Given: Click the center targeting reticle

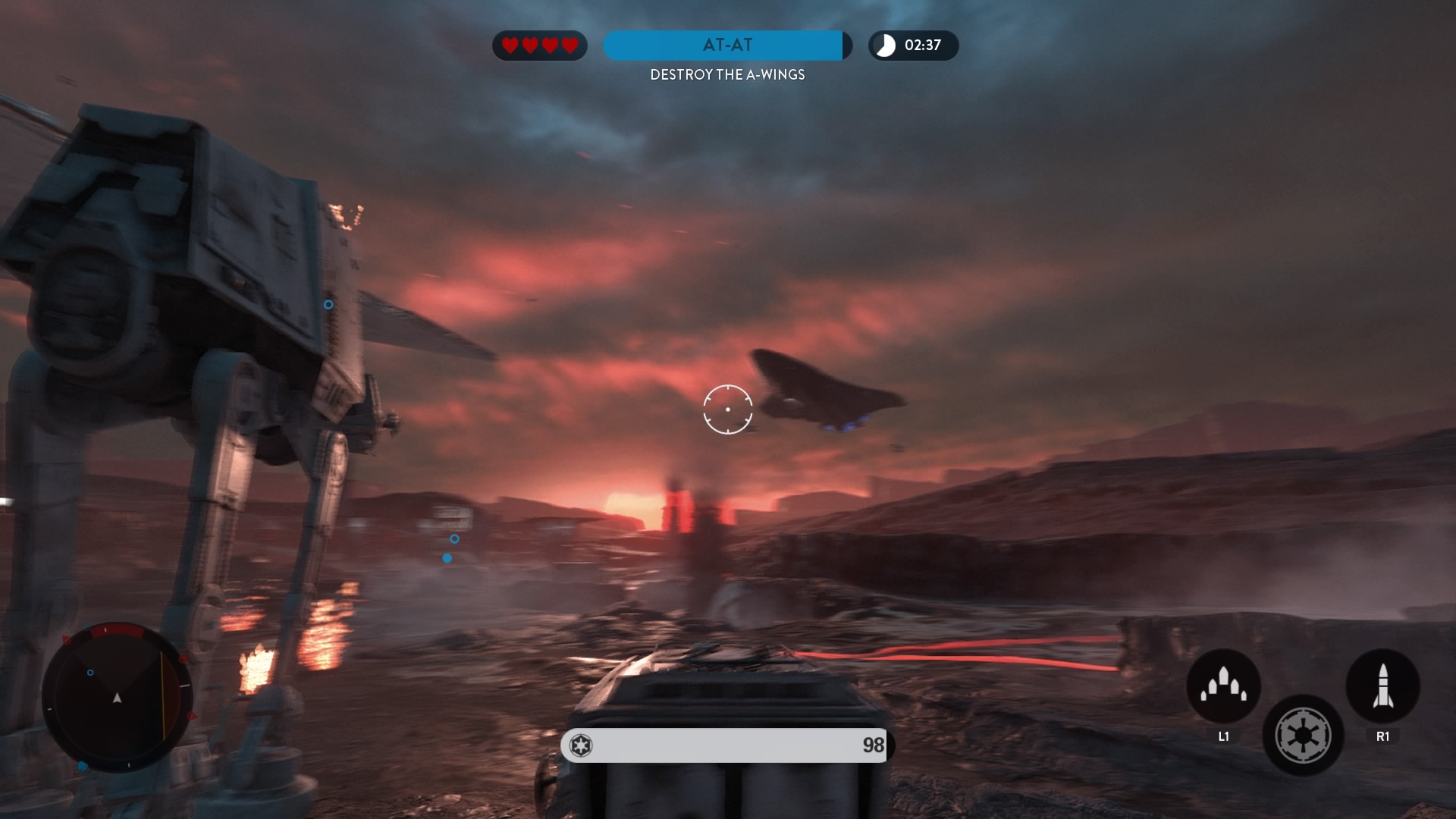Looking at the screenshot, I should [729, 409].
